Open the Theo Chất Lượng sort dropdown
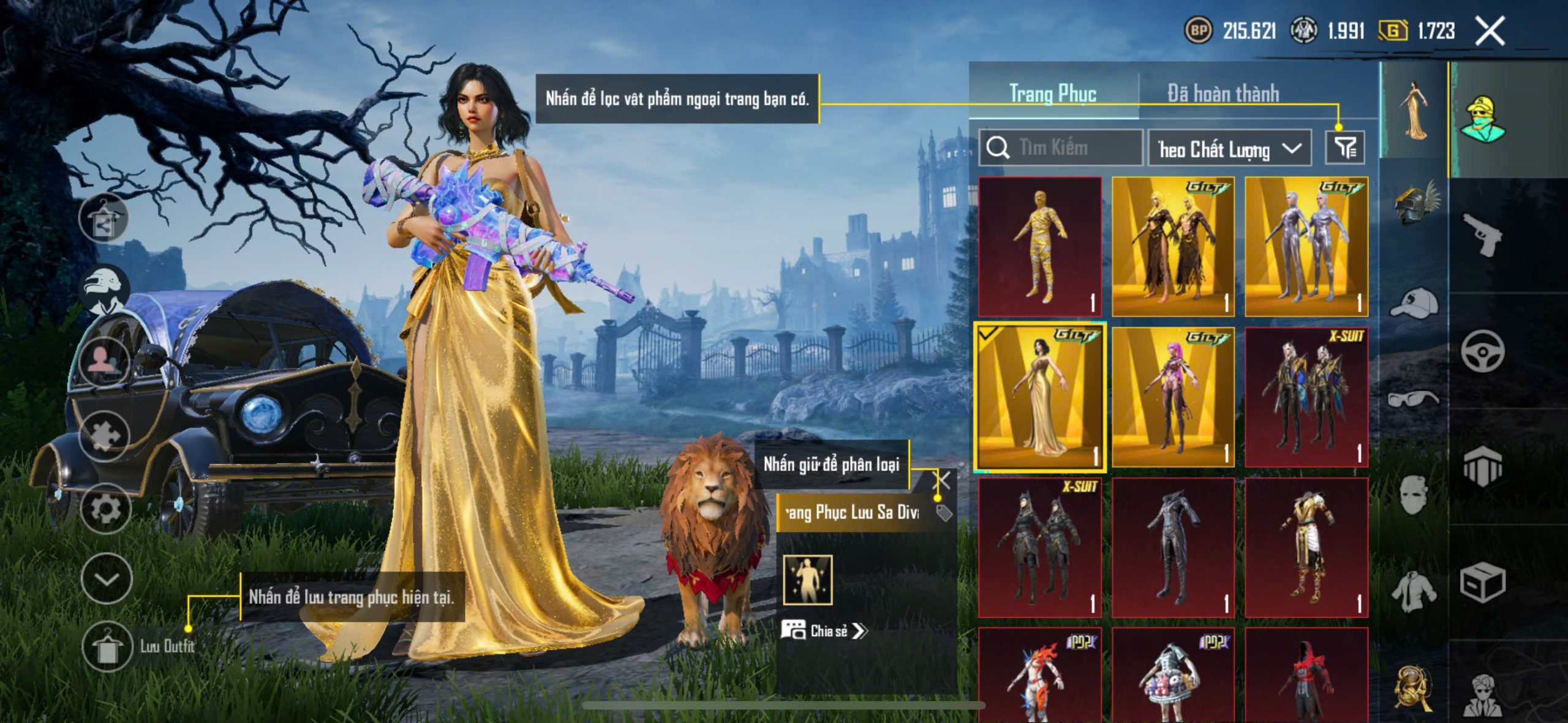The height and width of the screenshot is (723, 1568). [1229, 149]
